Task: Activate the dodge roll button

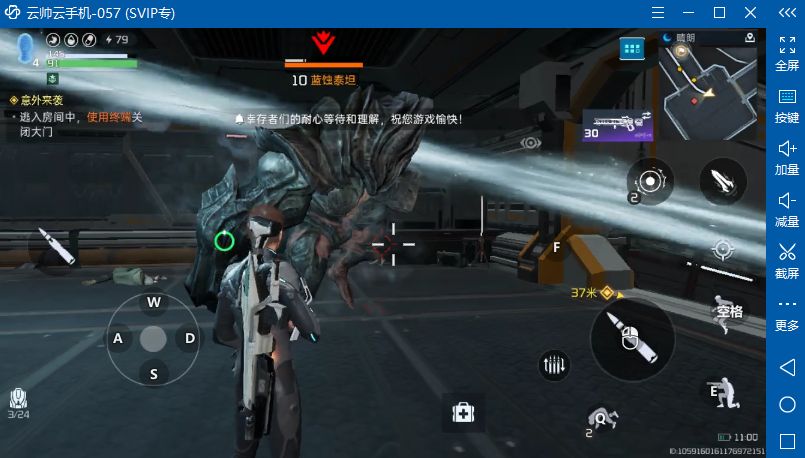Action: pyautogui.click(x=600, y=419)
